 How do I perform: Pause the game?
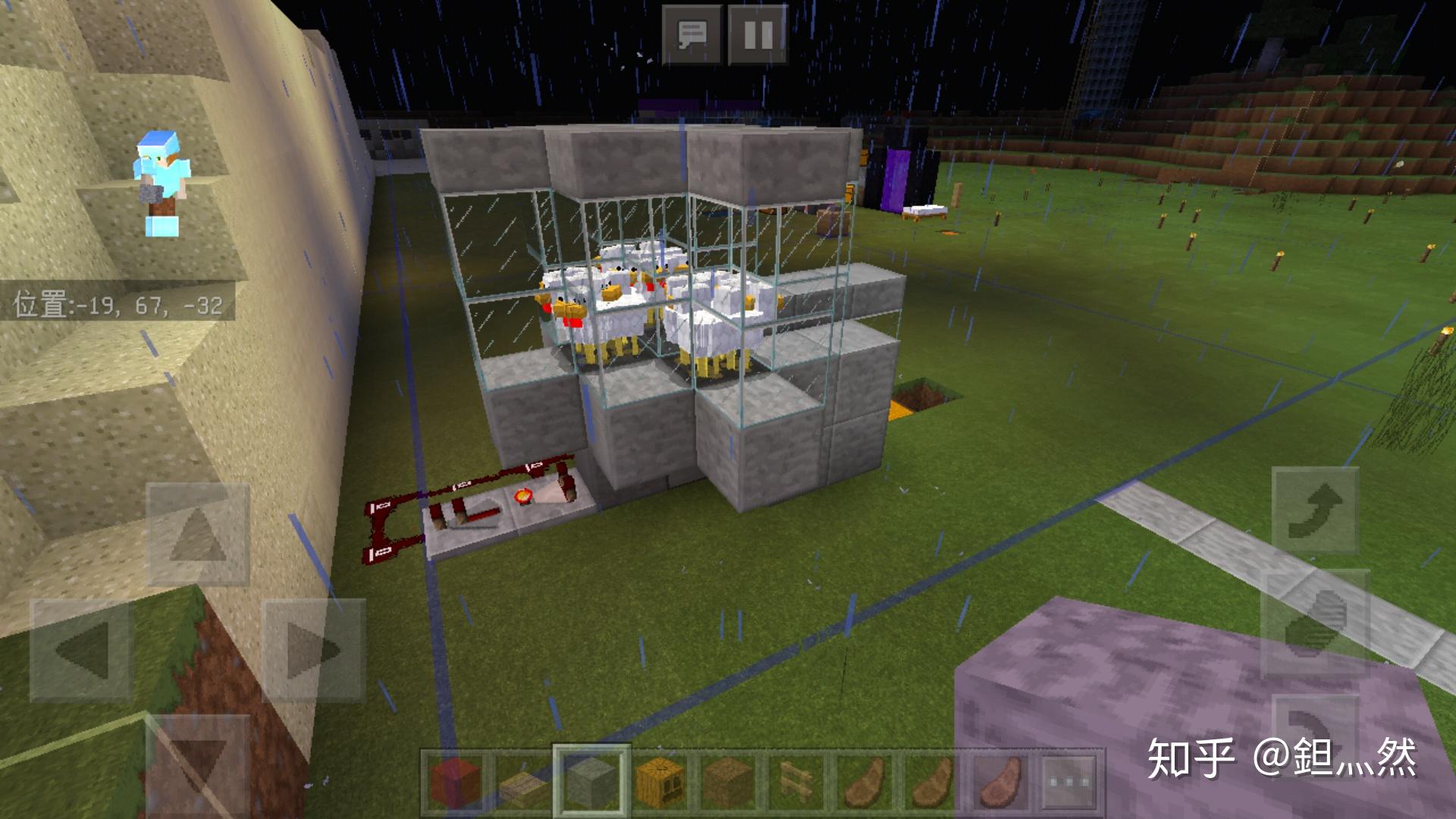[x=757, y=34]
